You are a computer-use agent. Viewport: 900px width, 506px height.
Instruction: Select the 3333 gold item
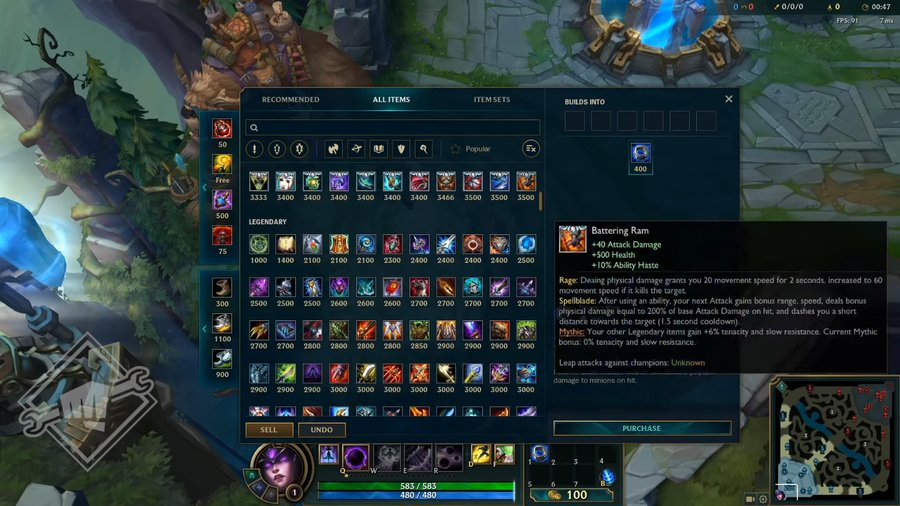point(259,182)
